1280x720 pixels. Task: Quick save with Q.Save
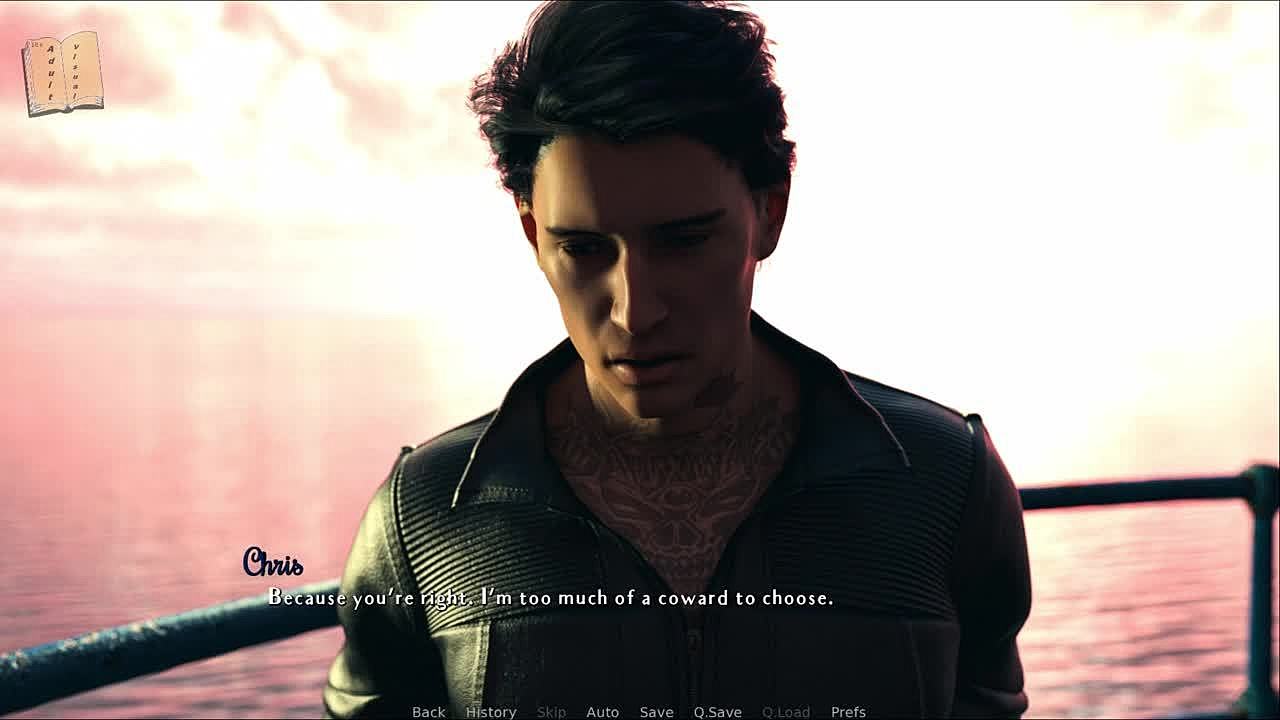[717, 712]
